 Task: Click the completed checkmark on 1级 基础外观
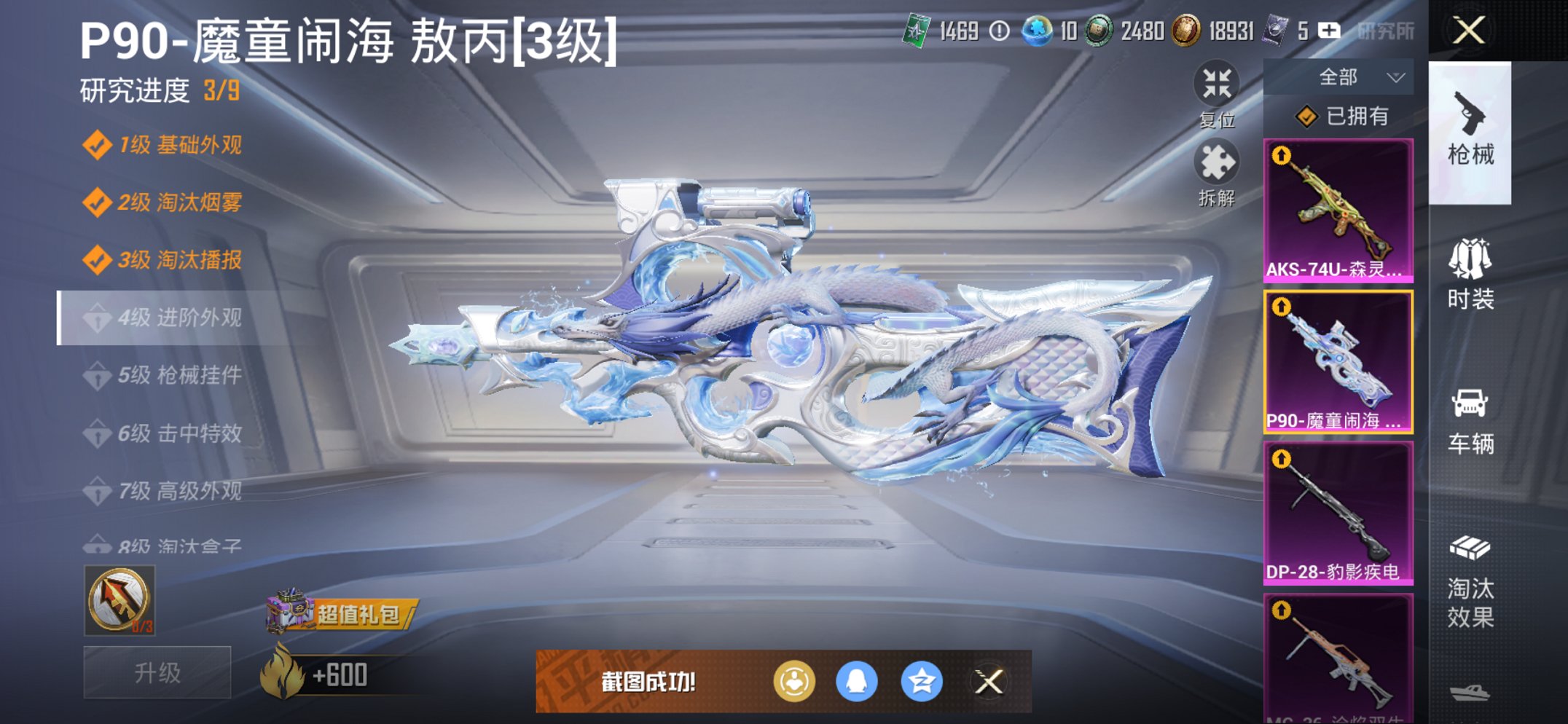pos(98,146)
